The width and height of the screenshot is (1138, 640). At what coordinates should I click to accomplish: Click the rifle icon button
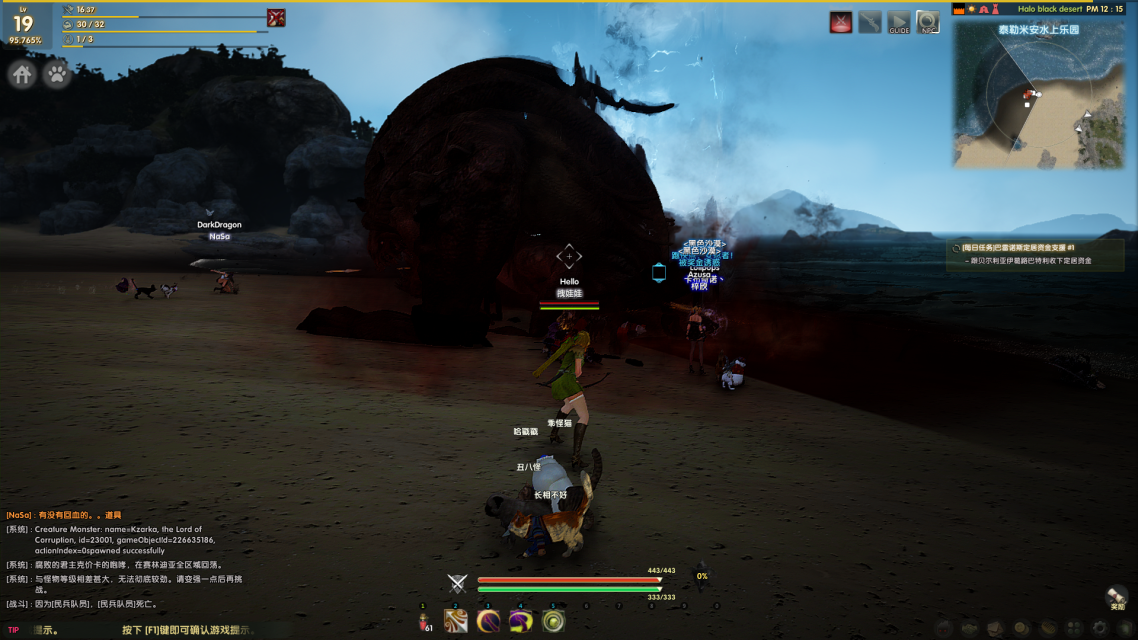pos(870,22)
